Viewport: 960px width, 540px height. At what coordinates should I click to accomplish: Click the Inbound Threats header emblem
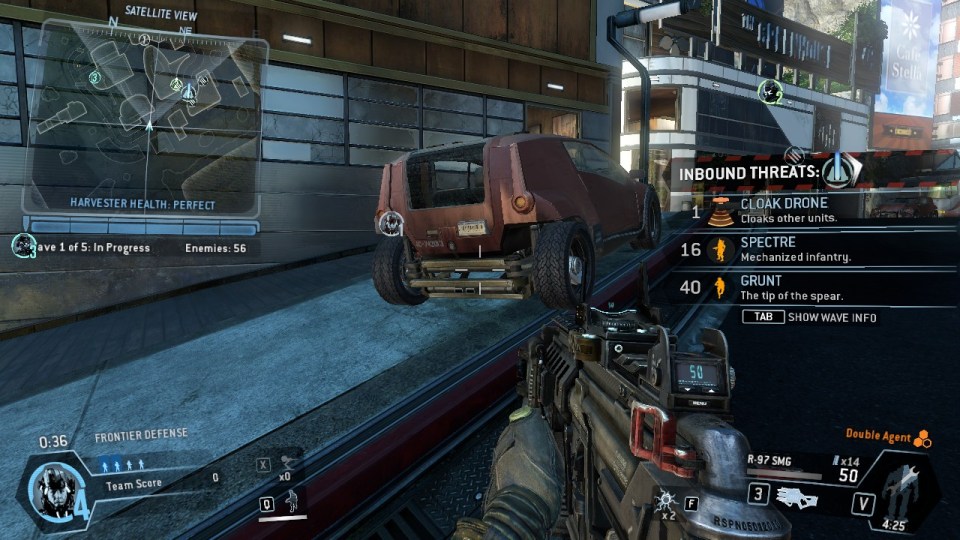(840, 171)
